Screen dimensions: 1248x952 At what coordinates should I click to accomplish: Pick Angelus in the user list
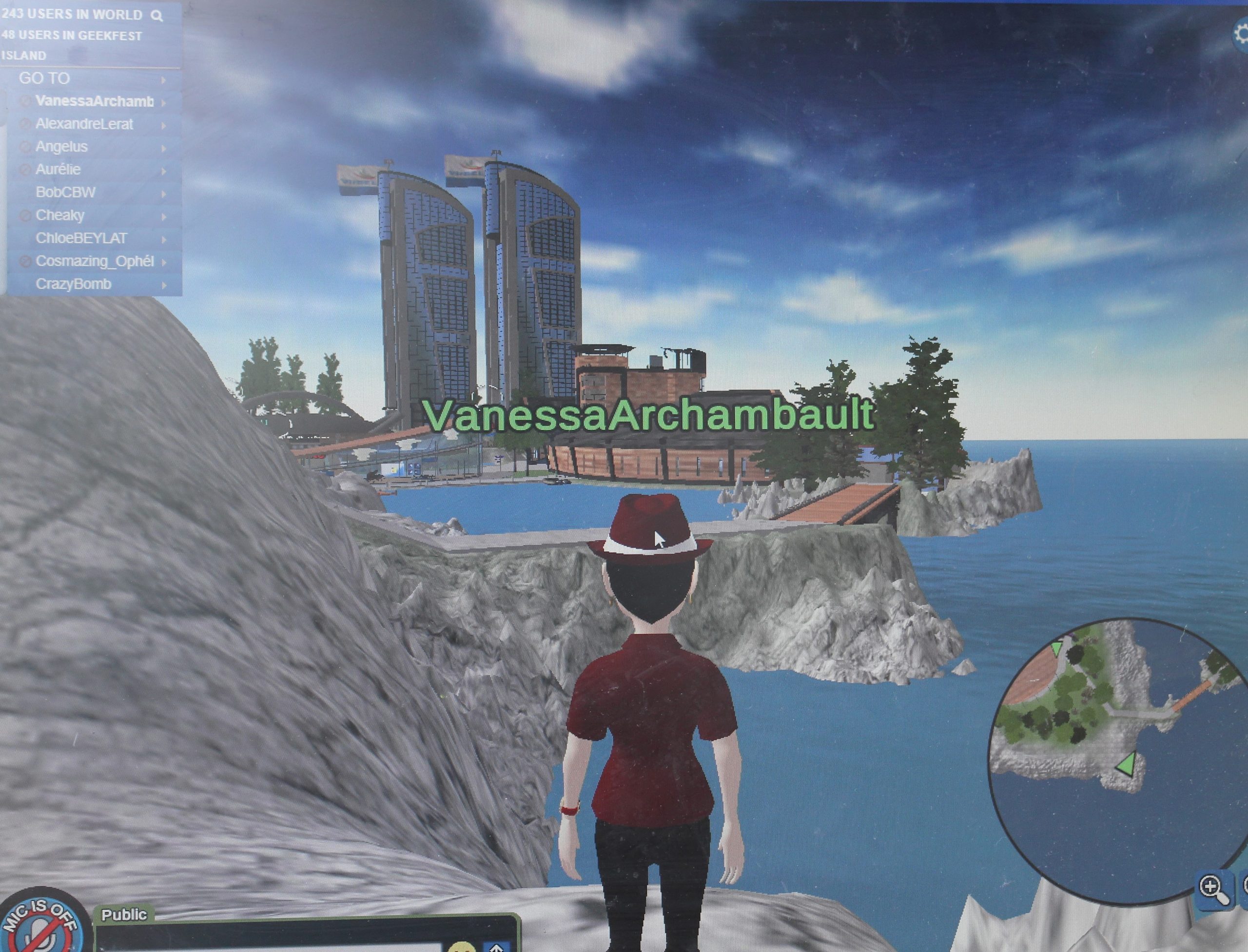tap(62, 147)
